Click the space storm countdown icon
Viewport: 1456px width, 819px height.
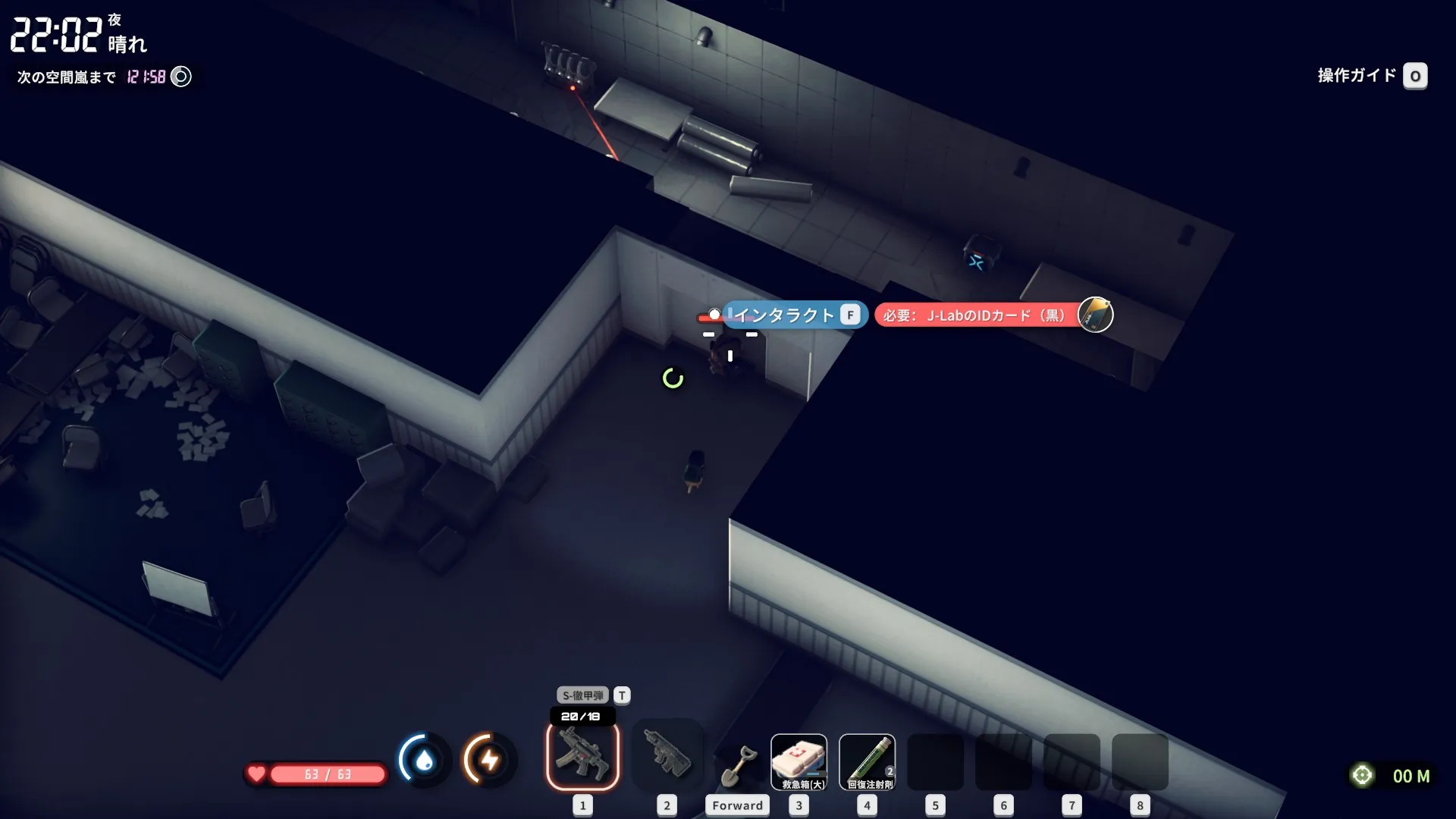tap(181, 77)
